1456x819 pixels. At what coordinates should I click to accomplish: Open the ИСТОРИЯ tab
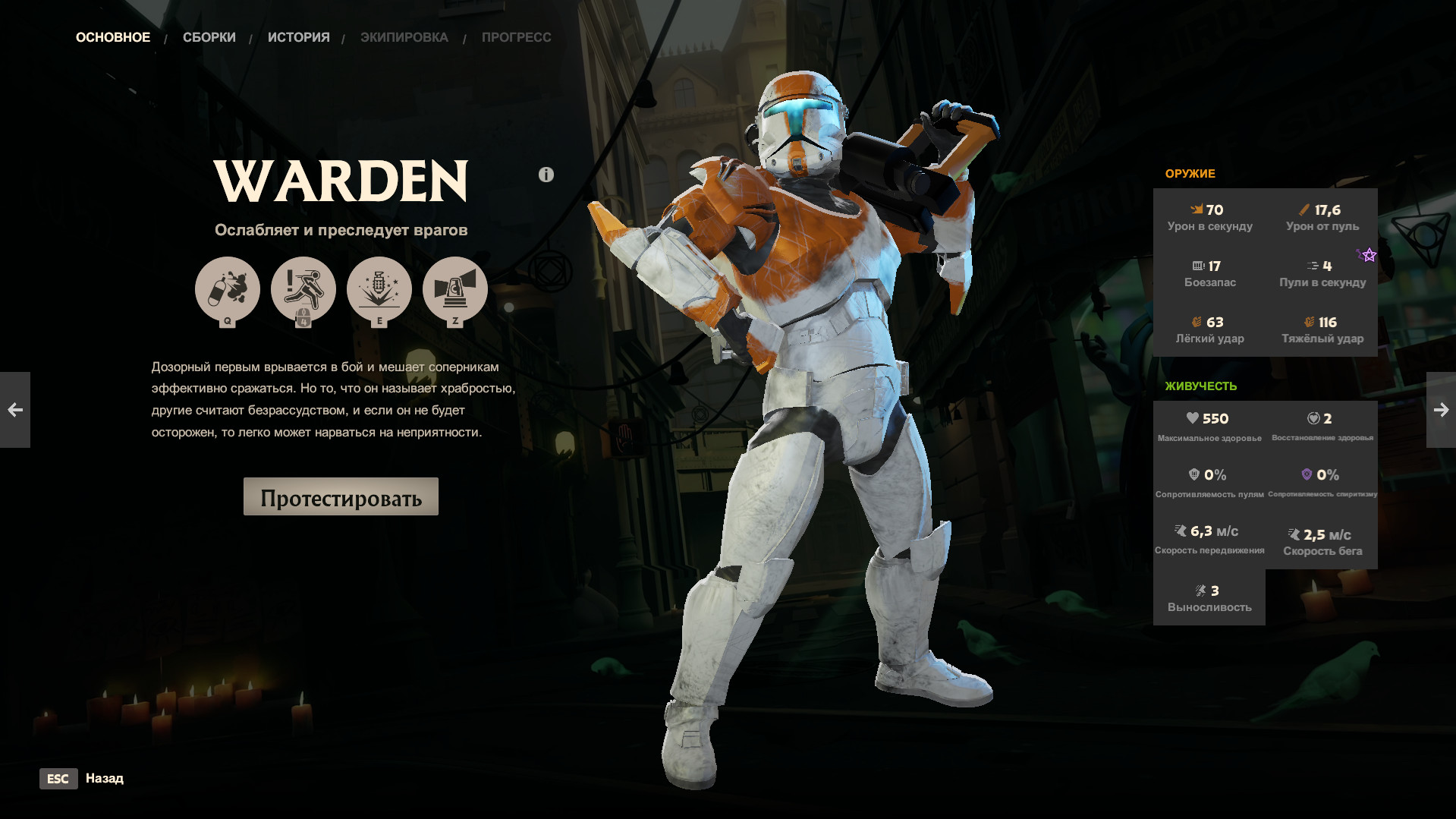[x=298, y=36]
